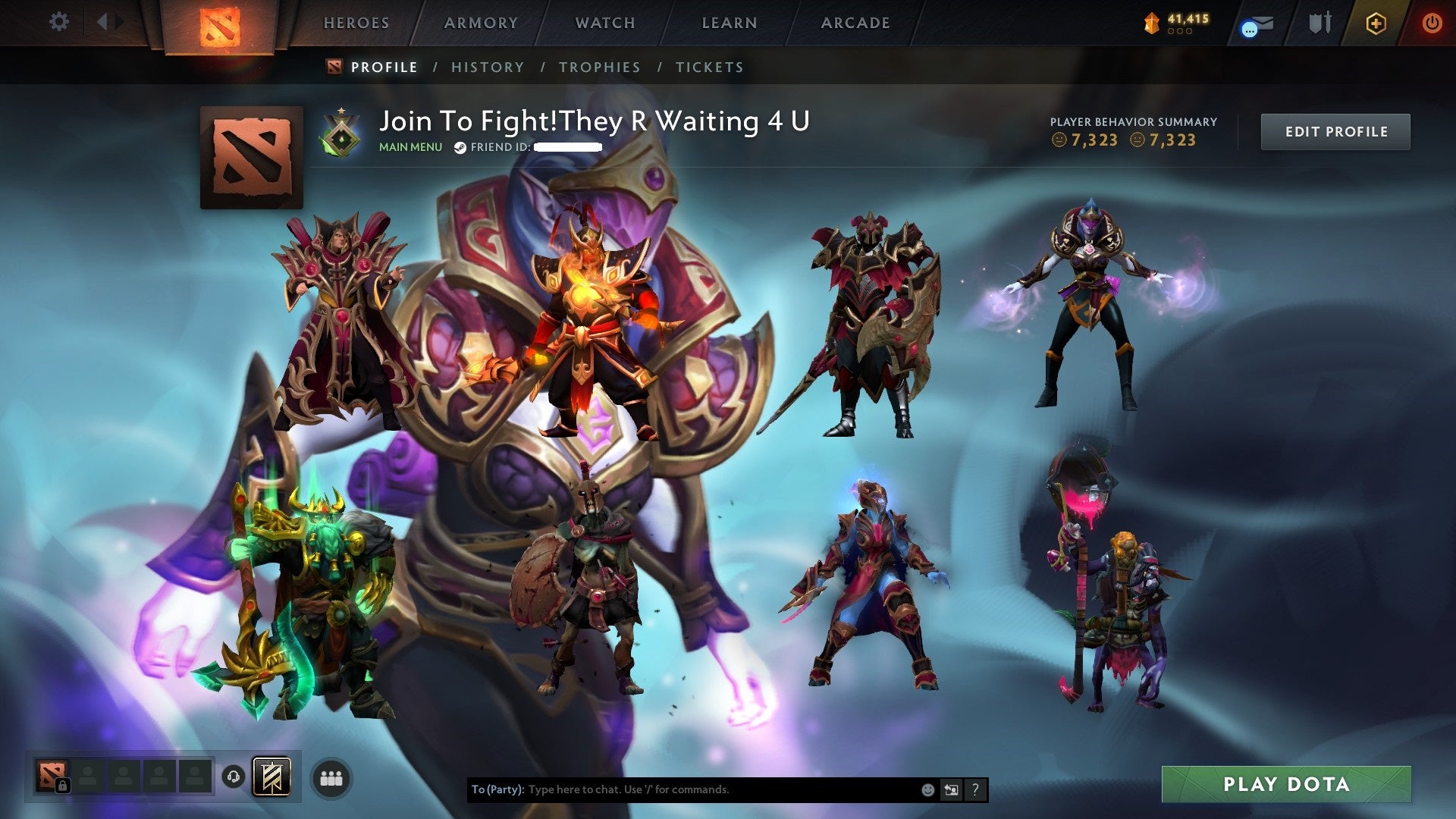Switch to the HISTORY tab
Viewport: 1456px width, 819px height.
pos(487,67)
